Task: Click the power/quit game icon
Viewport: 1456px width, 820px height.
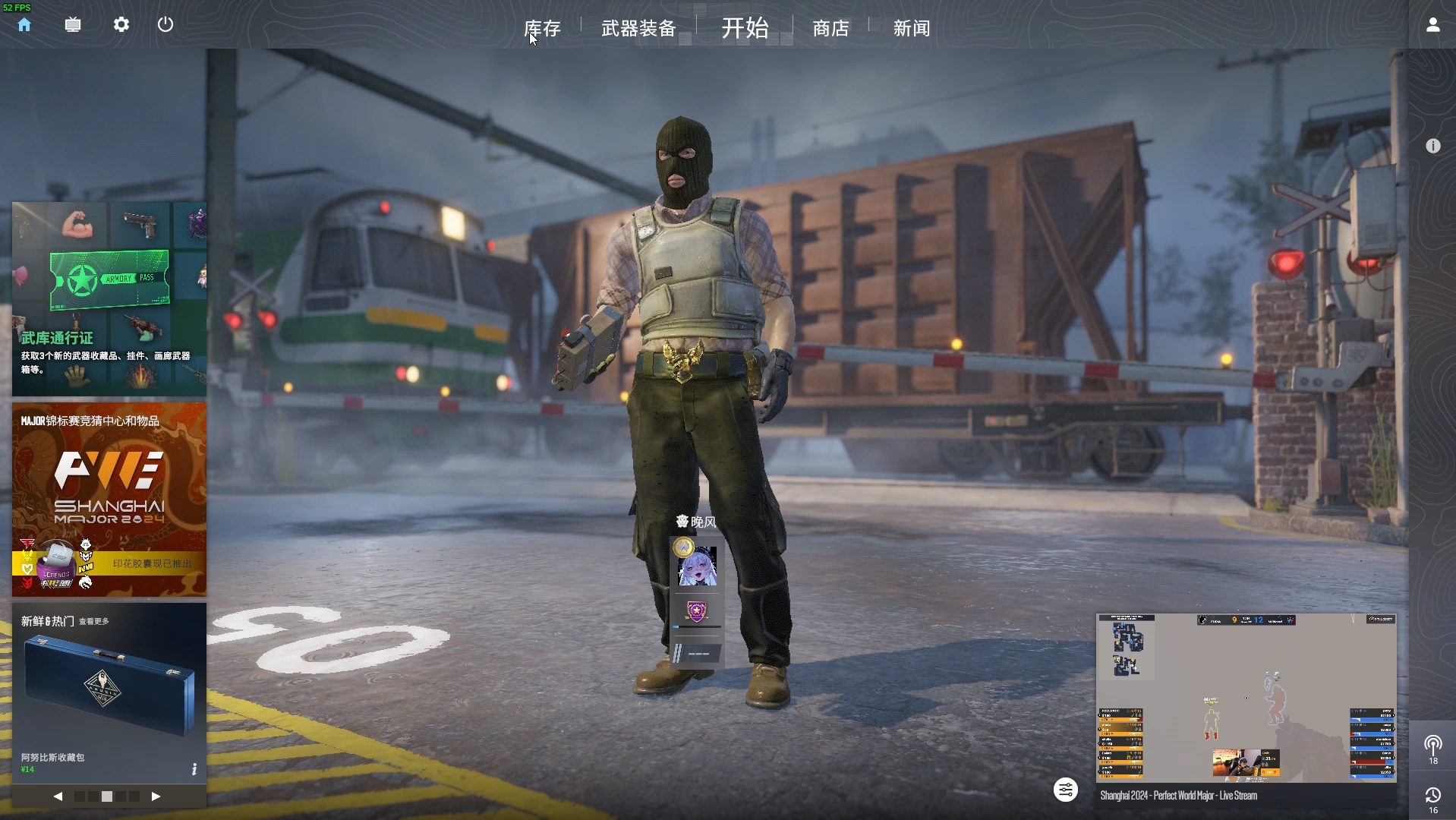Action: (165, 25)
